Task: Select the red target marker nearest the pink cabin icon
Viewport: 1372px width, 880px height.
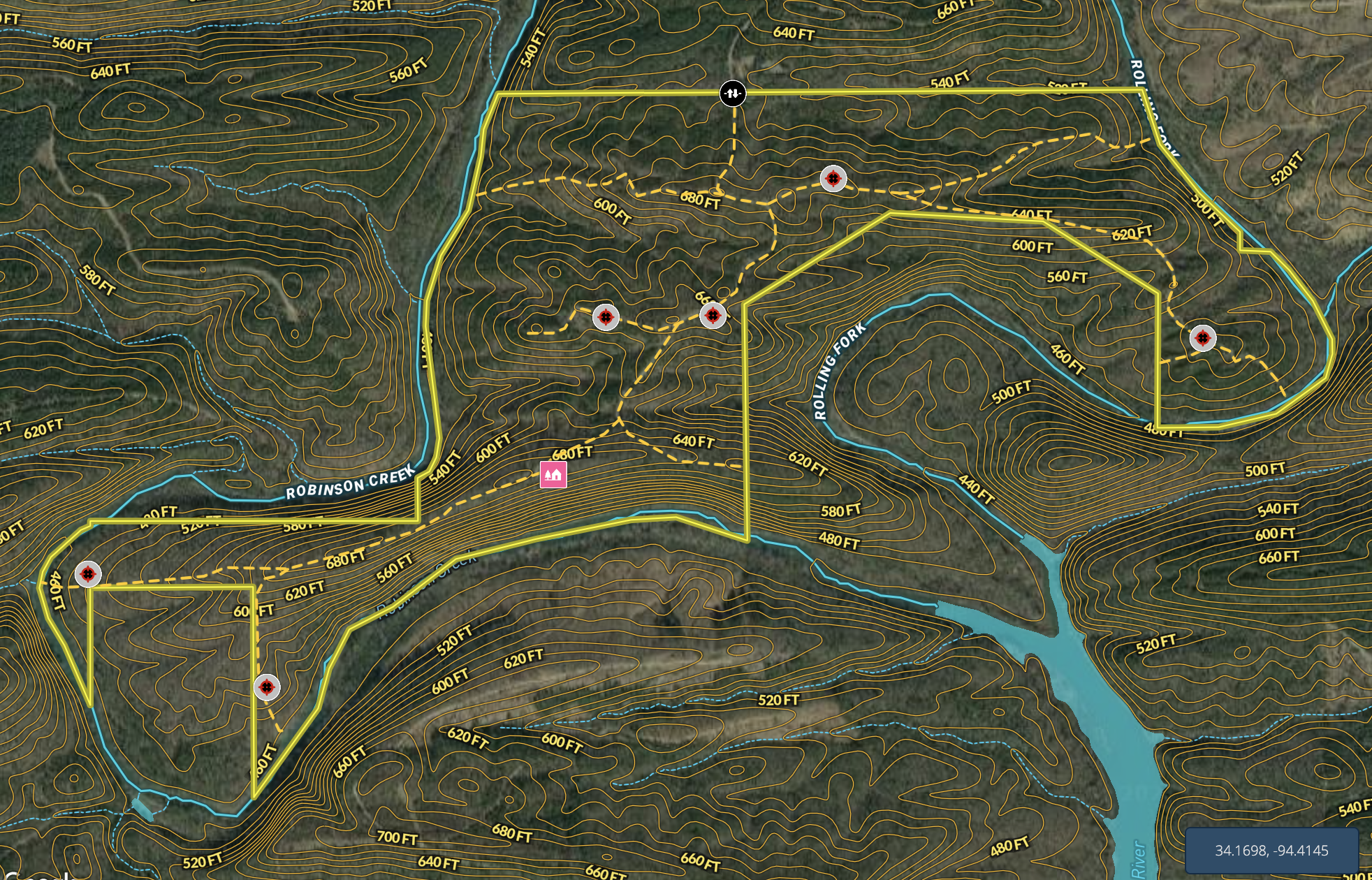Action: [606, 317]
